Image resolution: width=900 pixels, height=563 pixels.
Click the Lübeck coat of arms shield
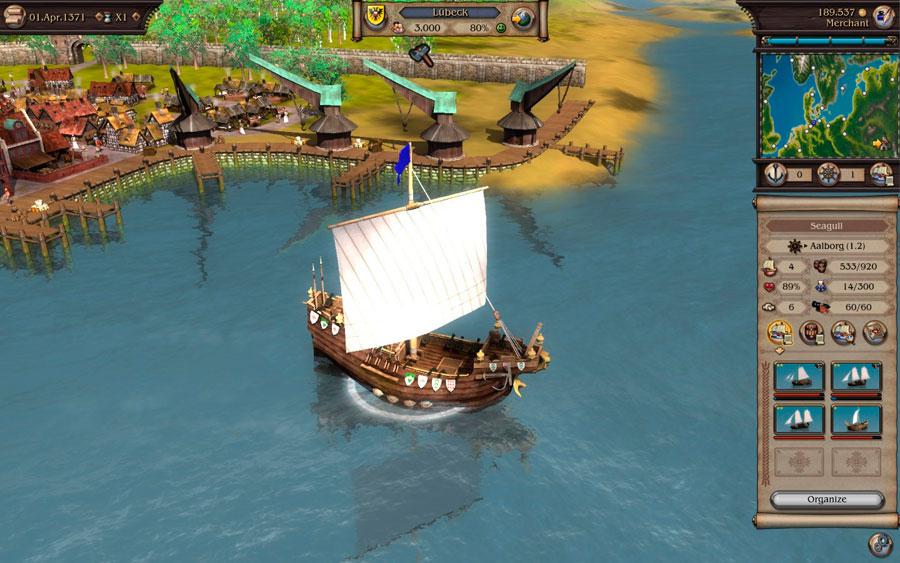pos(376,14)
